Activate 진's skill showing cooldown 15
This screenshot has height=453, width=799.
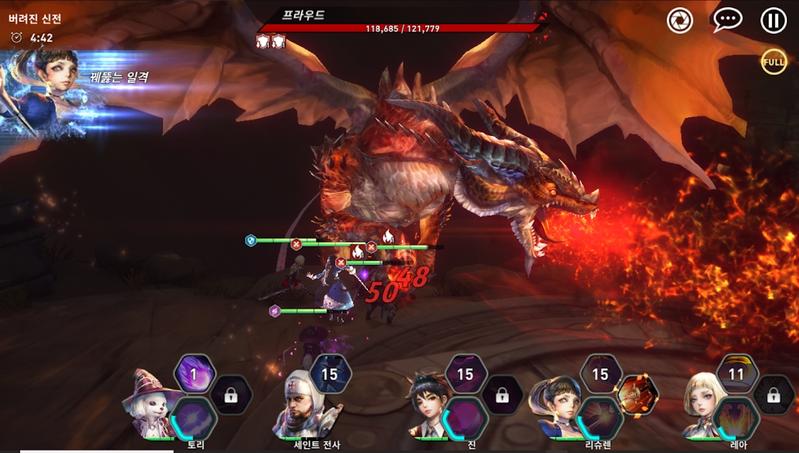click(465, 374)
